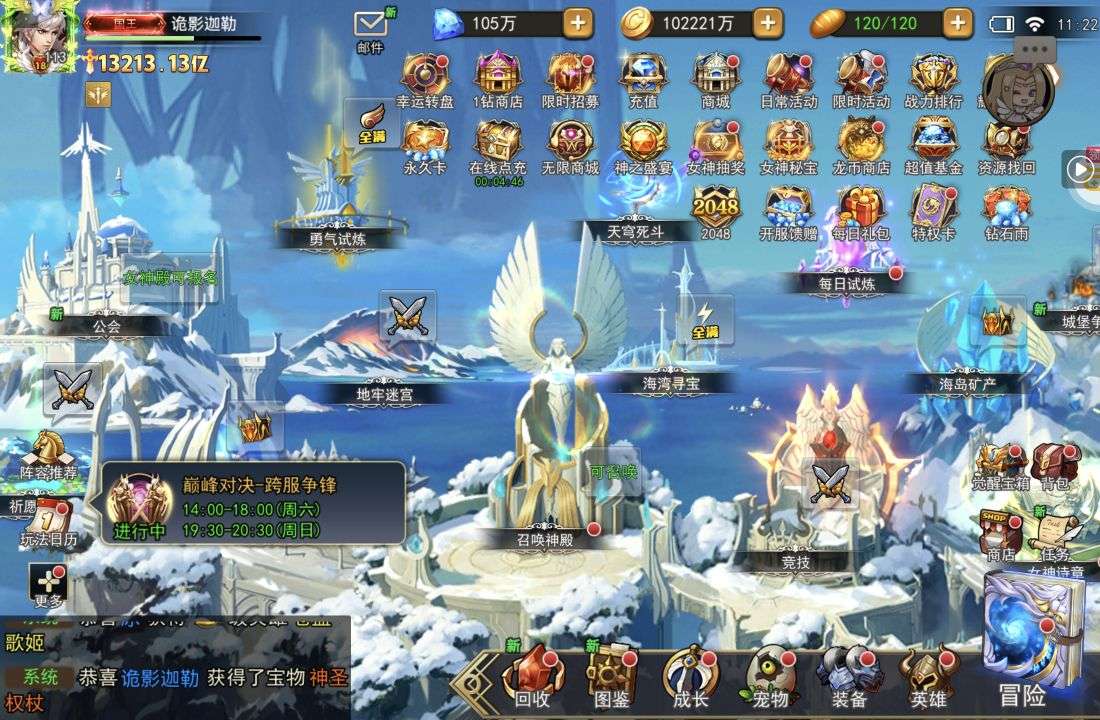
Task: Enter the dungeon maze (地牢迷宫)
Action: point(385,393)
